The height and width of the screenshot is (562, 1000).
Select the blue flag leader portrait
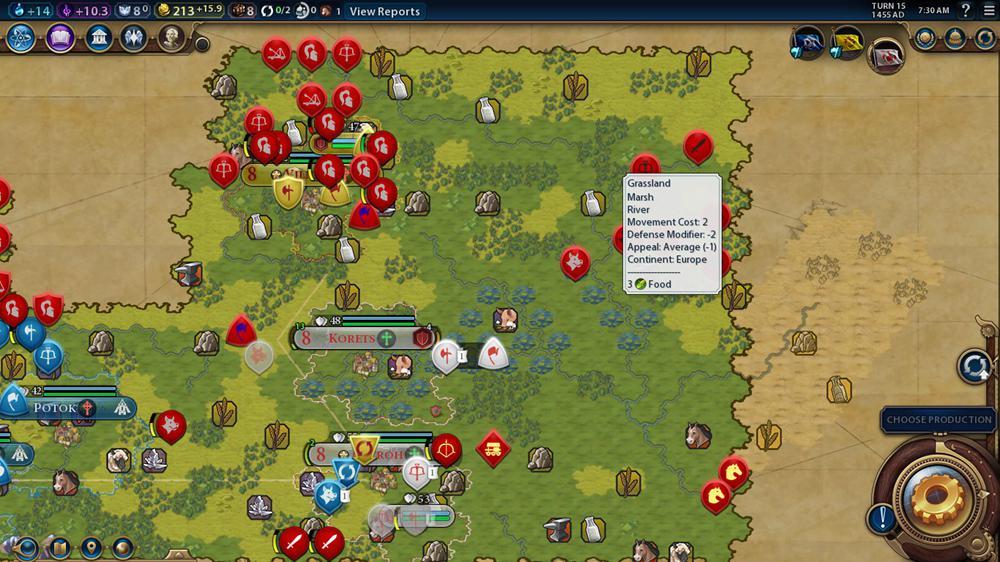coord(807,42)
